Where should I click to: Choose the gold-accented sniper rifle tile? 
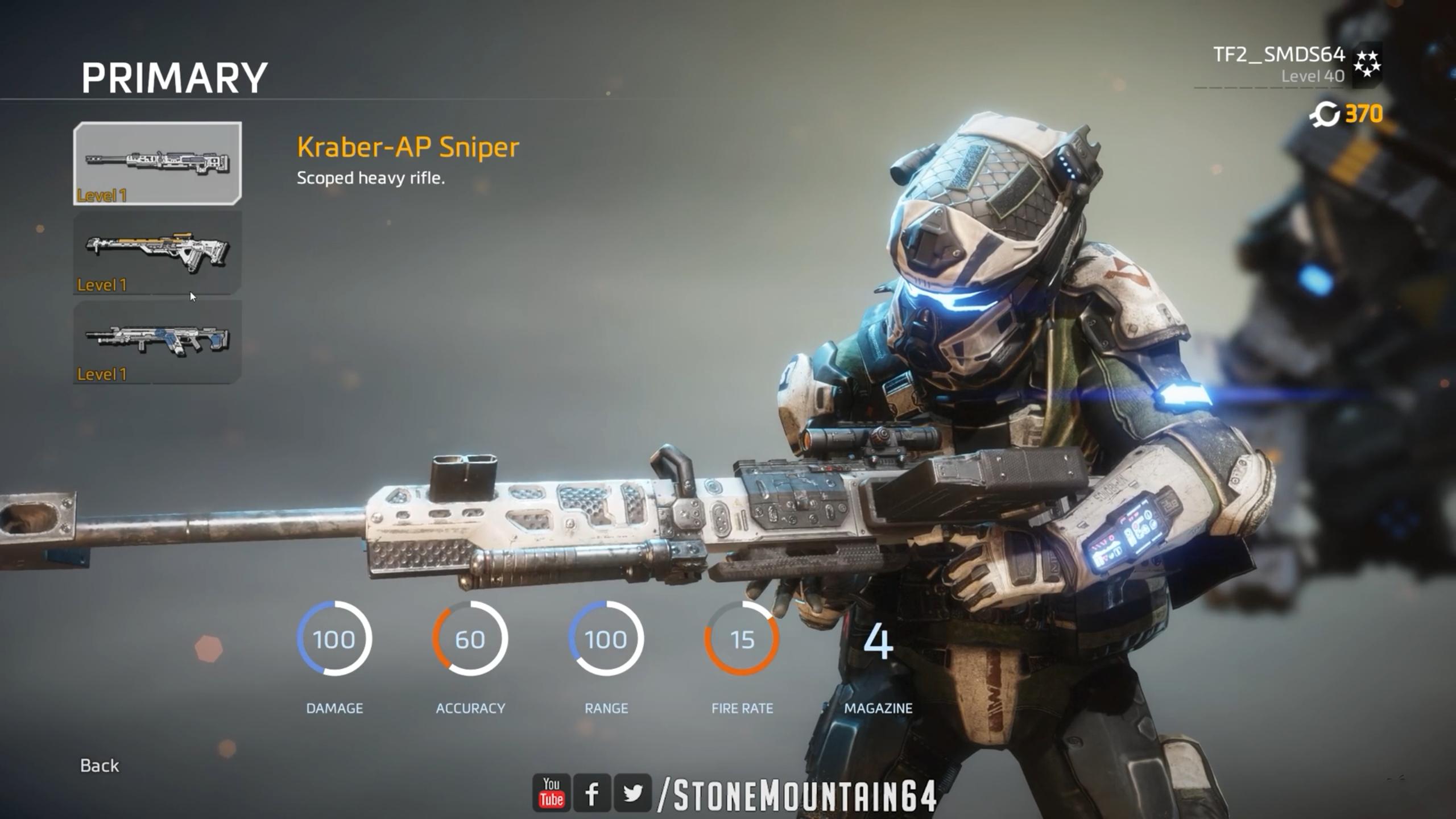pos(158,253)
